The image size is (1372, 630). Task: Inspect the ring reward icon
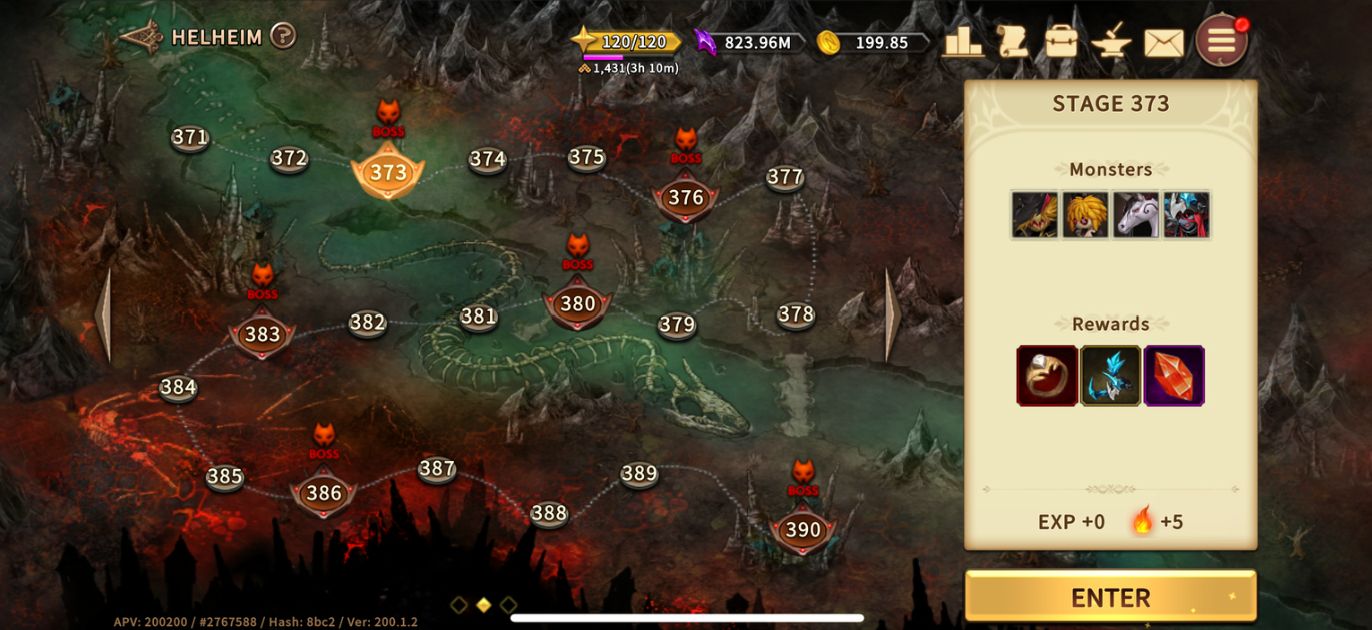[1047, 376]
